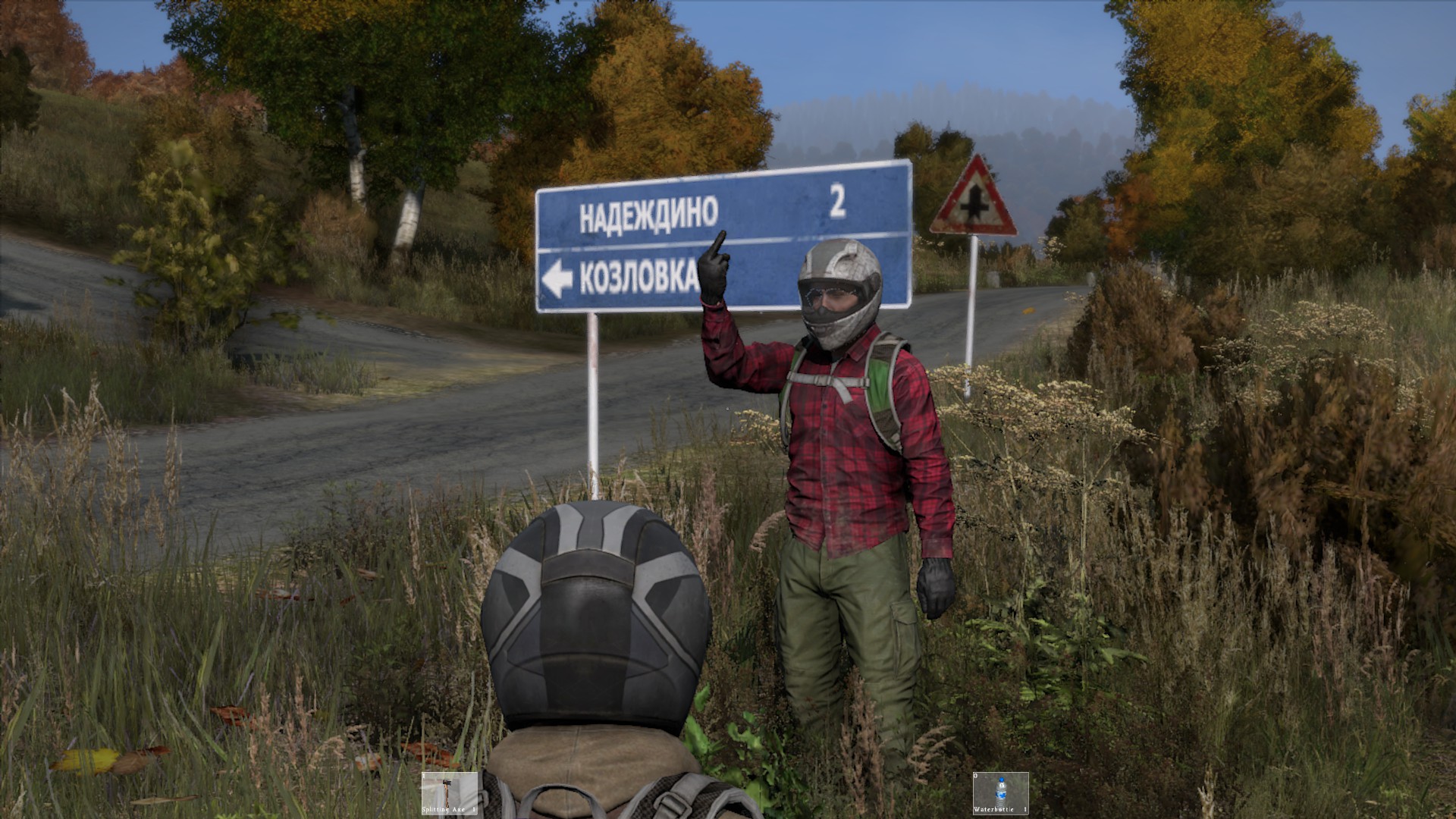Screen dimensions: 1456x819
Task: Choose the Waterbottle hotbar slot
Action: (1000, 793)
